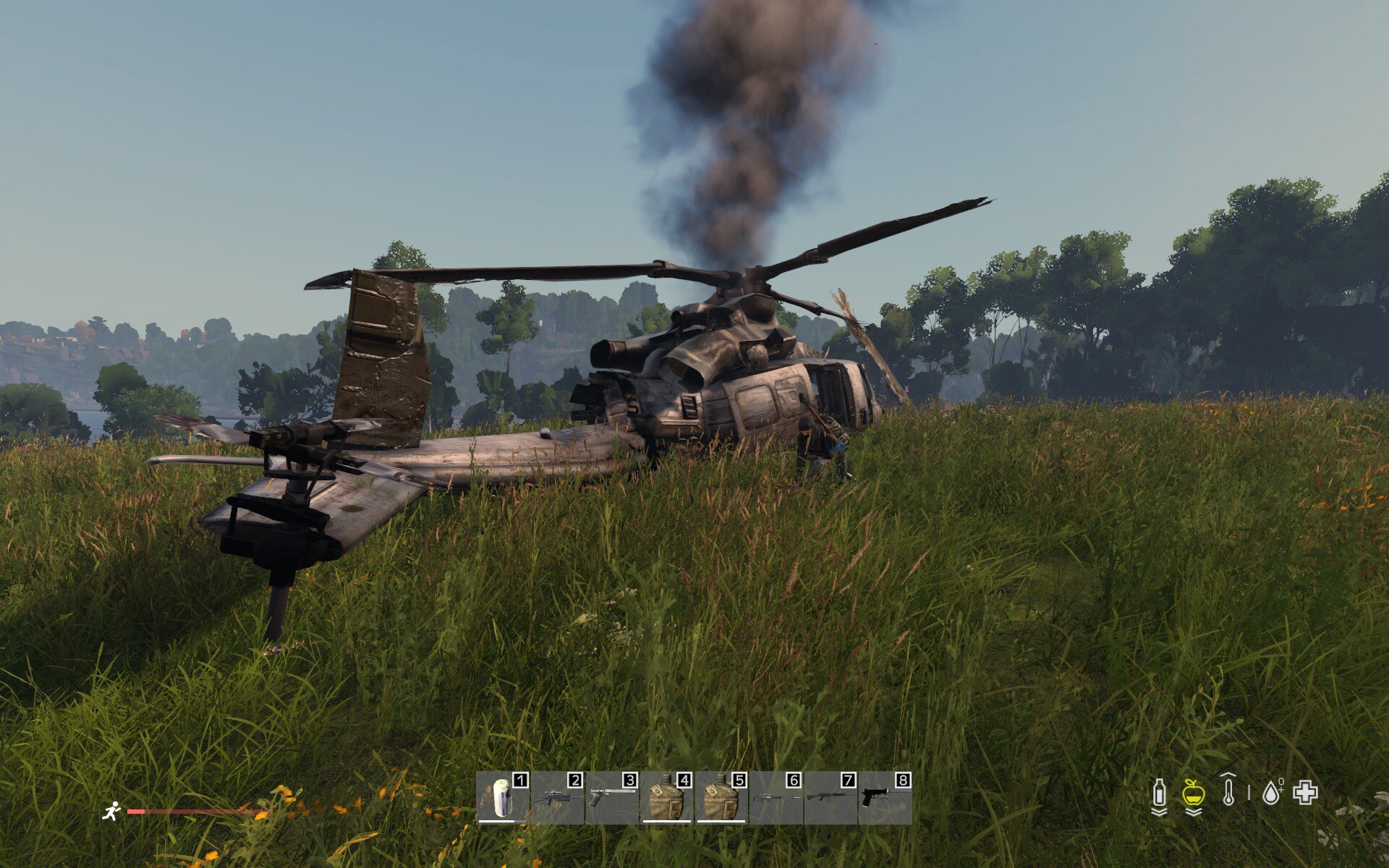This screenshot has height=868, width=1389.
Task: Click the medical cross health icon
Action: [x=1306, y=793]
